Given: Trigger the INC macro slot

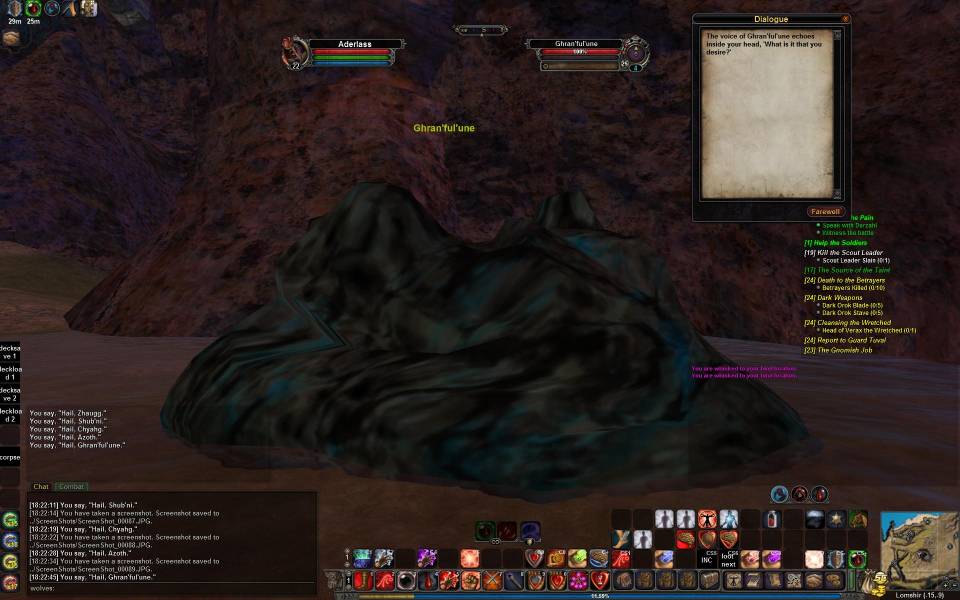Looking at the screenshot, I should click(x=708, y=559).
